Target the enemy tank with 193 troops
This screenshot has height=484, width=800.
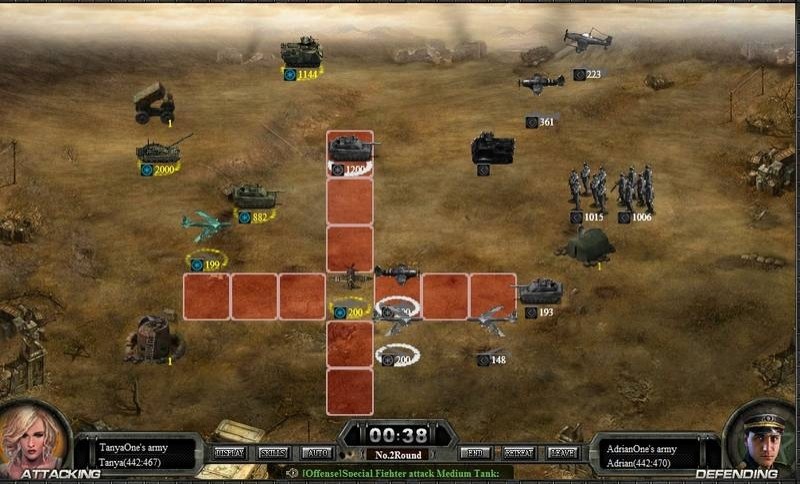click(x=539, y=290)
